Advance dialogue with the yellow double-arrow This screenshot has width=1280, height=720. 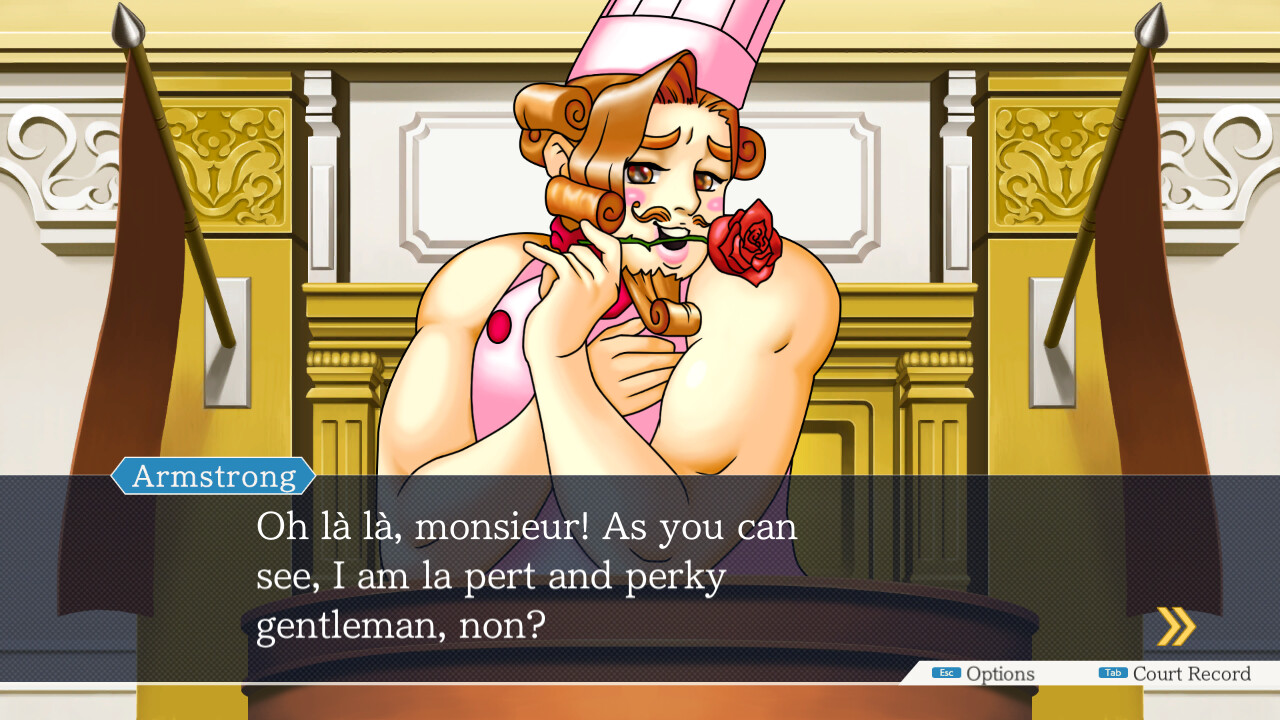1176,627
